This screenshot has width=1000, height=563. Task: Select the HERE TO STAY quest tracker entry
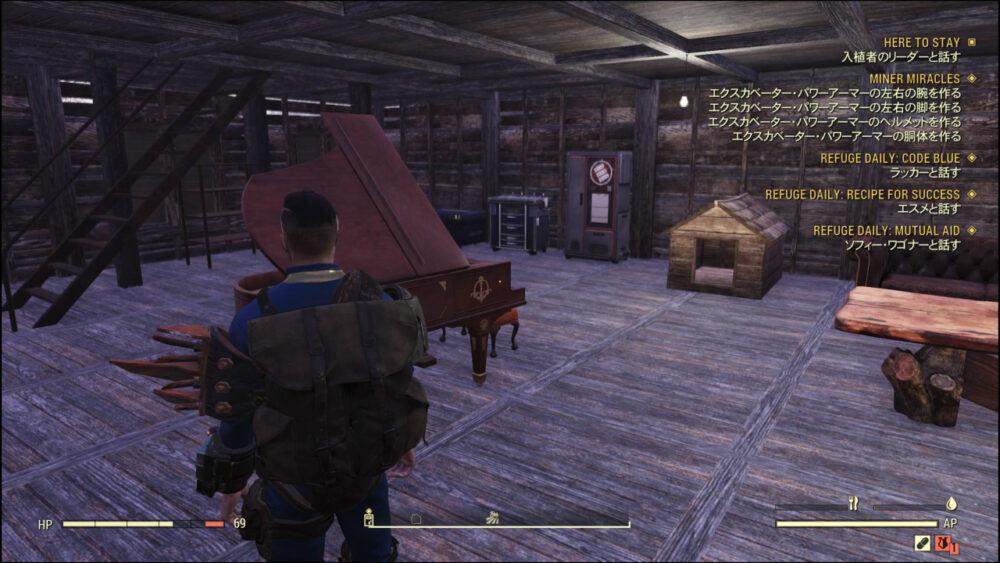(x=920, y=42)
